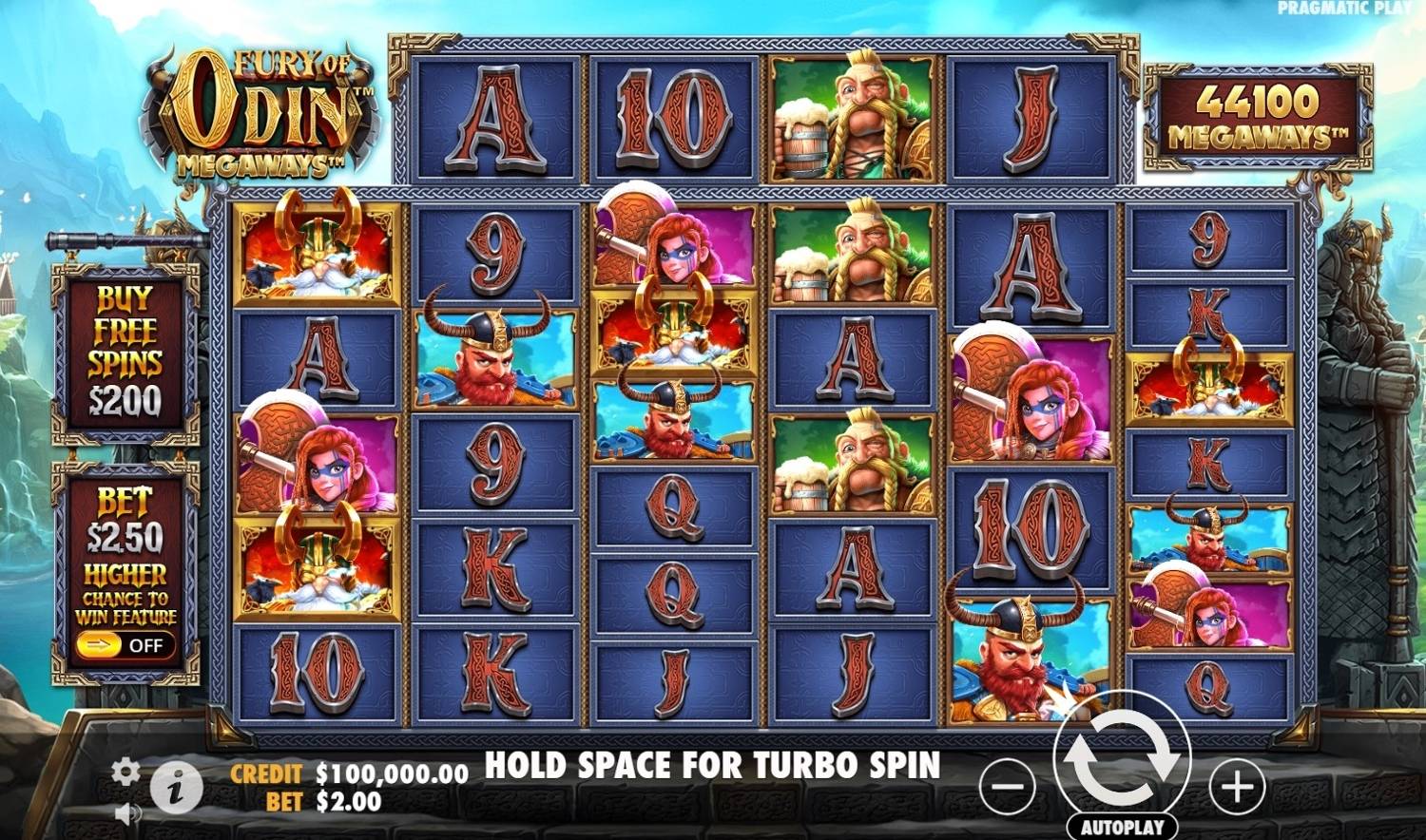The image size is (1426, 840).
Task: Open the settings gear menu
Action: (x=125, y=771)
